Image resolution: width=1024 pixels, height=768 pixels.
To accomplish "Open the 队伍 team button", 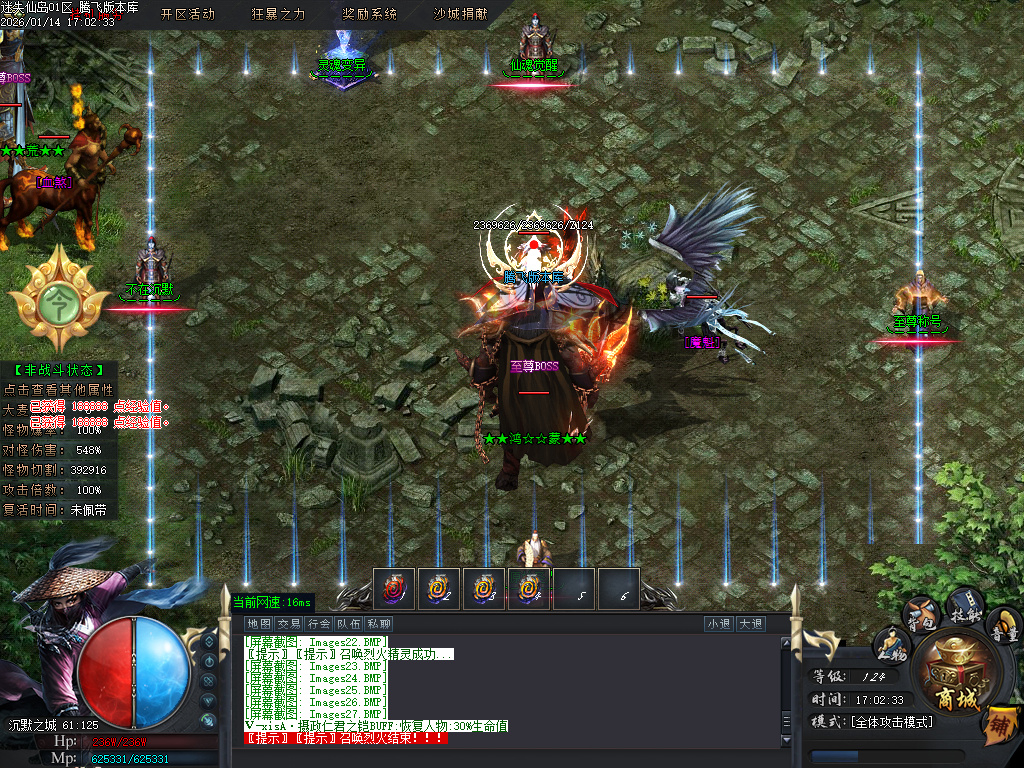I will [349, 624].
